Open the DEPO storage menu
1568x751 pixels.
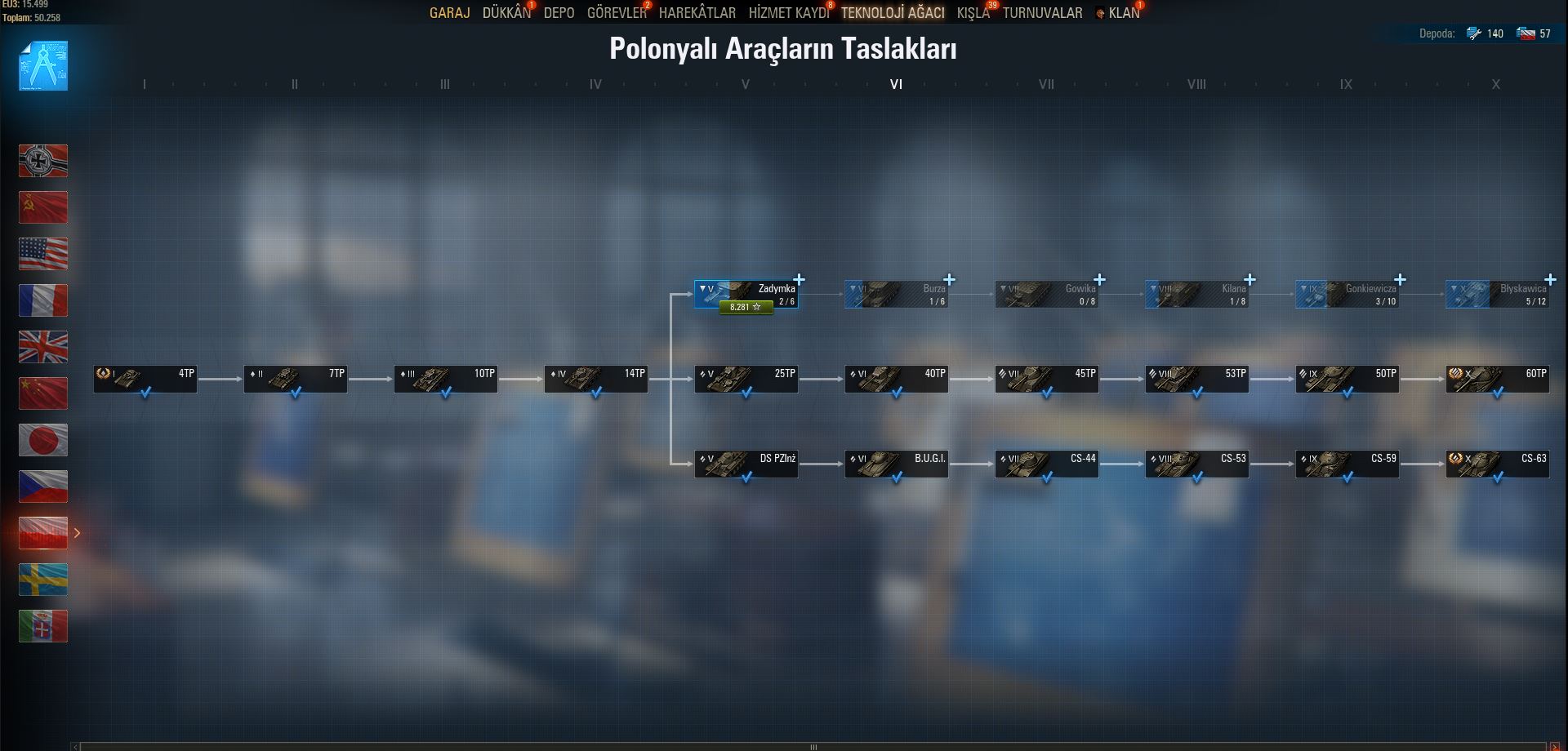tap(559, 13)
